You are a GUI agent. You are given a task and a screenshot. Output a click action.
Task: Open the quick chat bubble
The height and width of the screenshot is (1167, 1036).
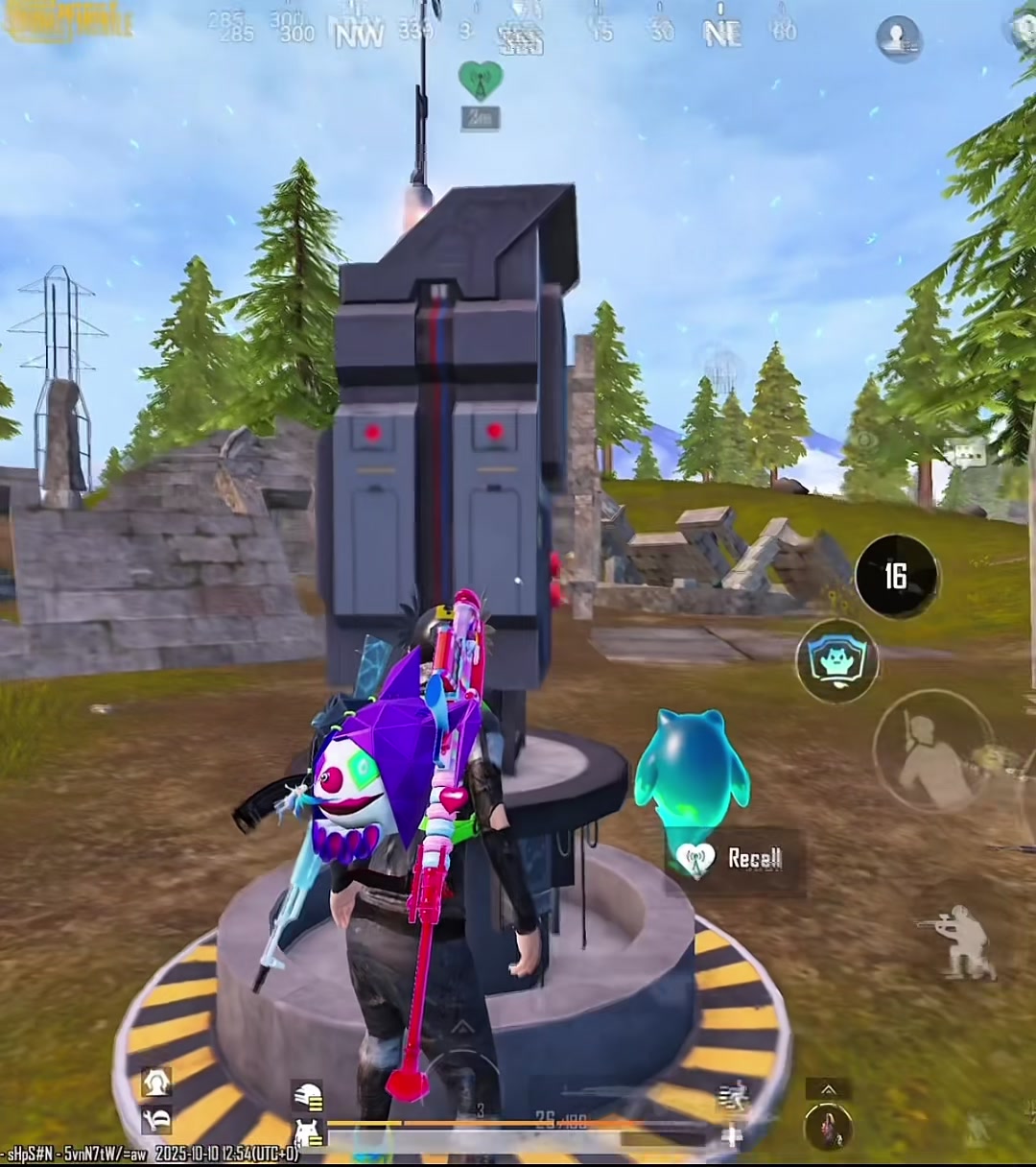pyautogui.click(x=966, y=452)
